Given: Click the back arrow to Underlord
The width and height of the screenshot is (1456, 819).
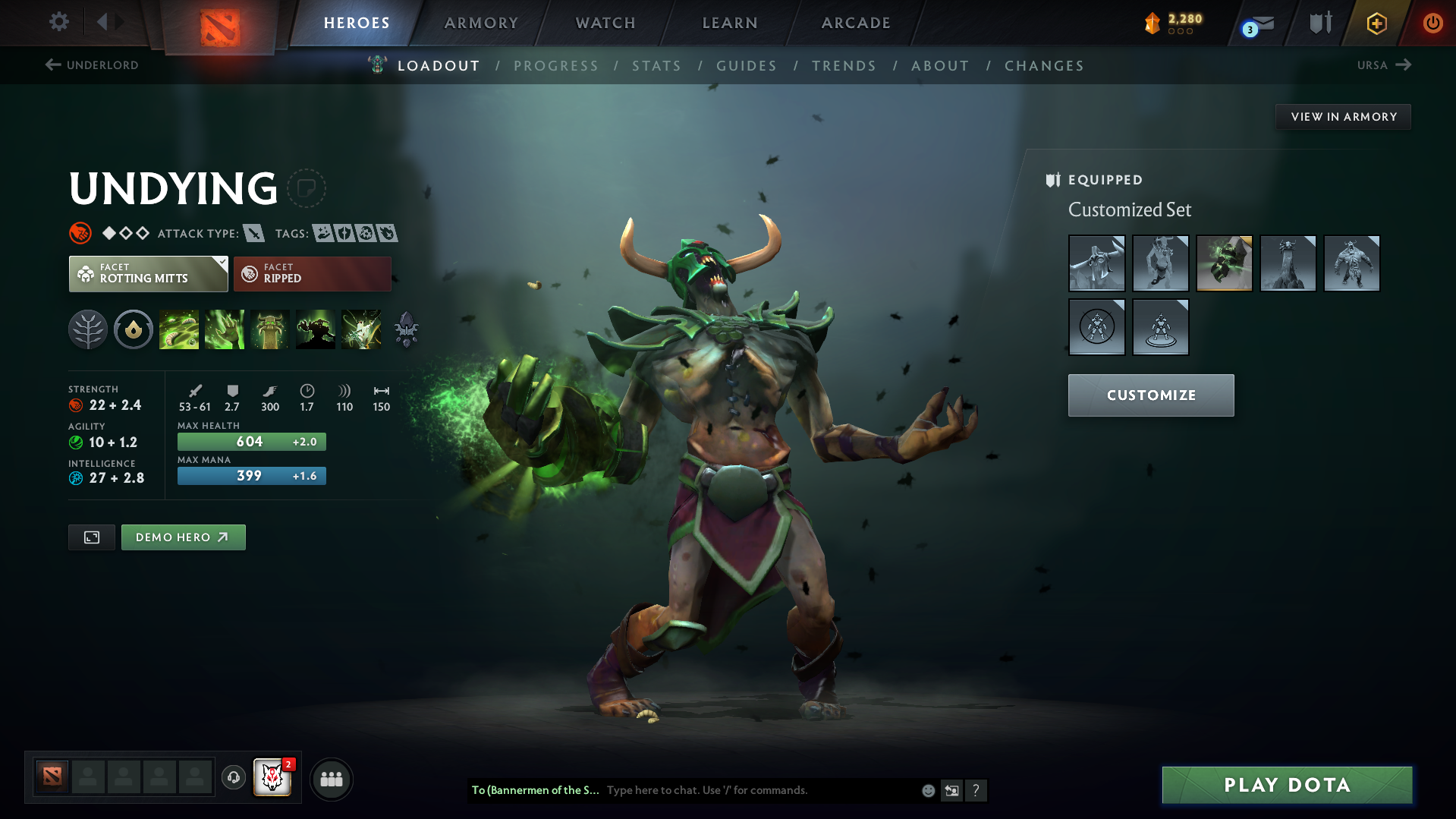Looking at the screenshot, I should (52, 65).
